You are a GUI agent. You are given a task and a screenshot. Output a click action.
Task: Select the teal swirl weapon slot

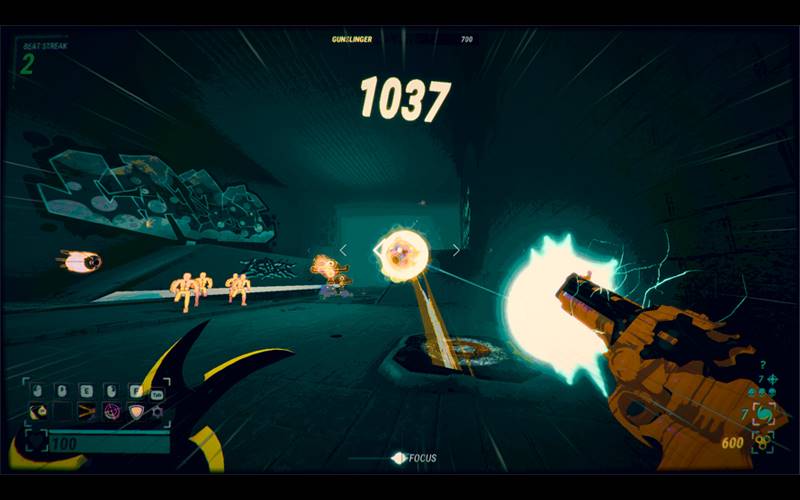click(763, 413)
